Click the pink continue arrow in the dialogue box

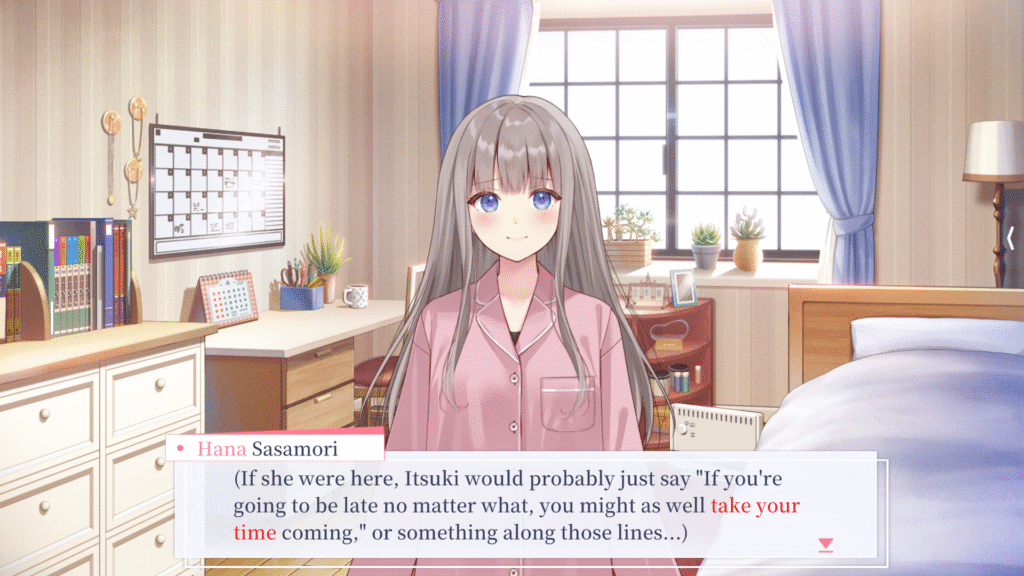(825, 544)
